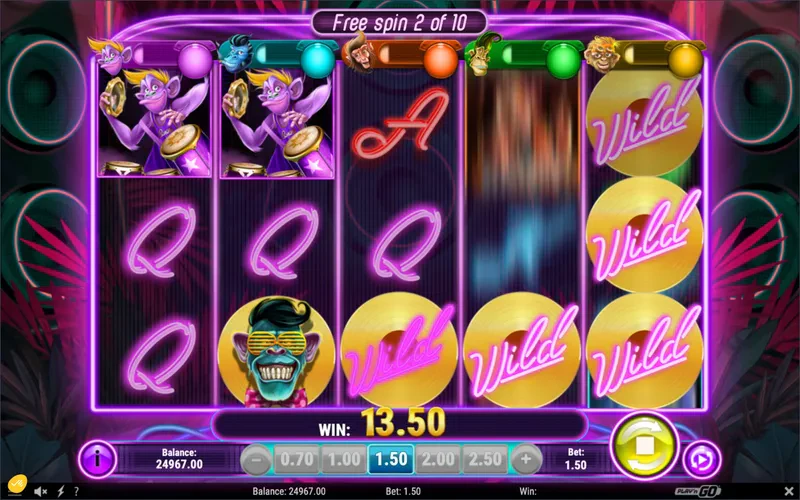This screenshot has width=800, height=500.
Task: Click the Play'n GO logo
Action: (771, 491)
